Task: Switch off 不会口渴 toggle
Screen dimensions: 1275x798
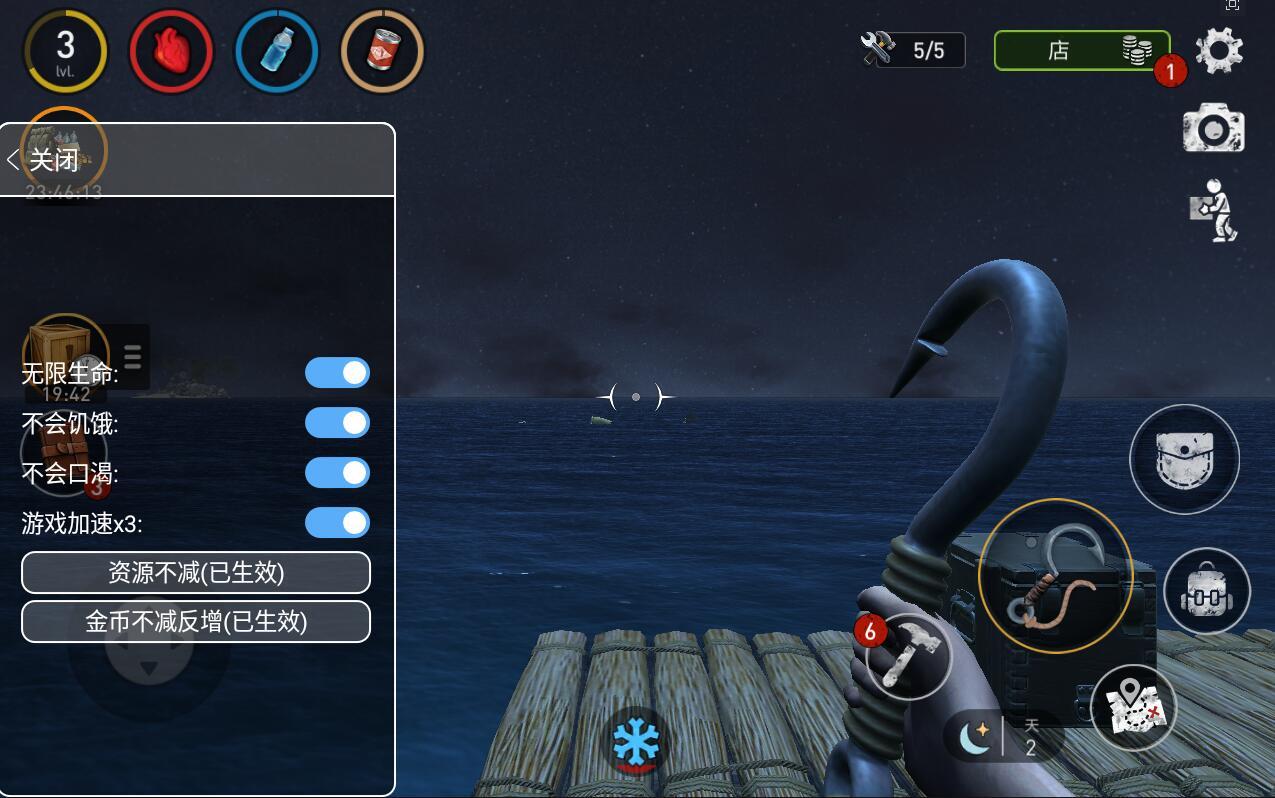Action: tap(337, 473)
